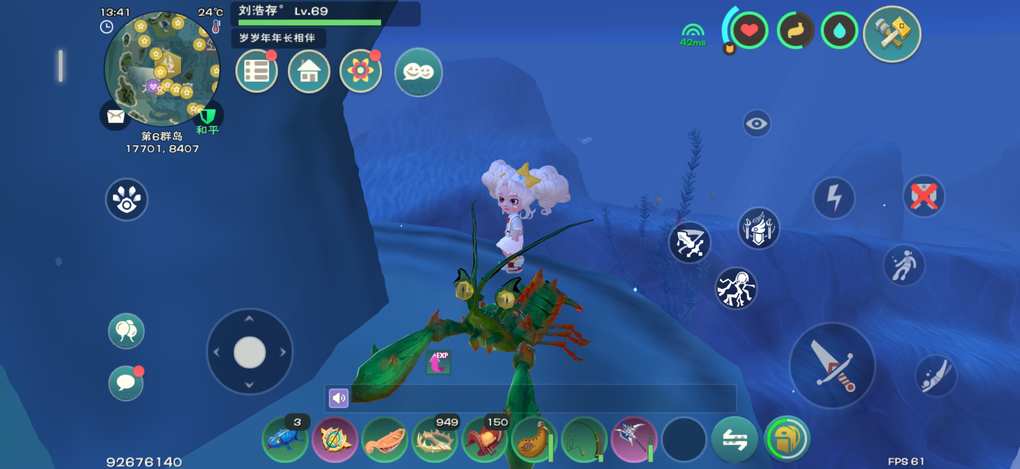Tap the house home button
Viewport: 1020px width, 469px height.
pyautogui.click(x=309, y=71)
